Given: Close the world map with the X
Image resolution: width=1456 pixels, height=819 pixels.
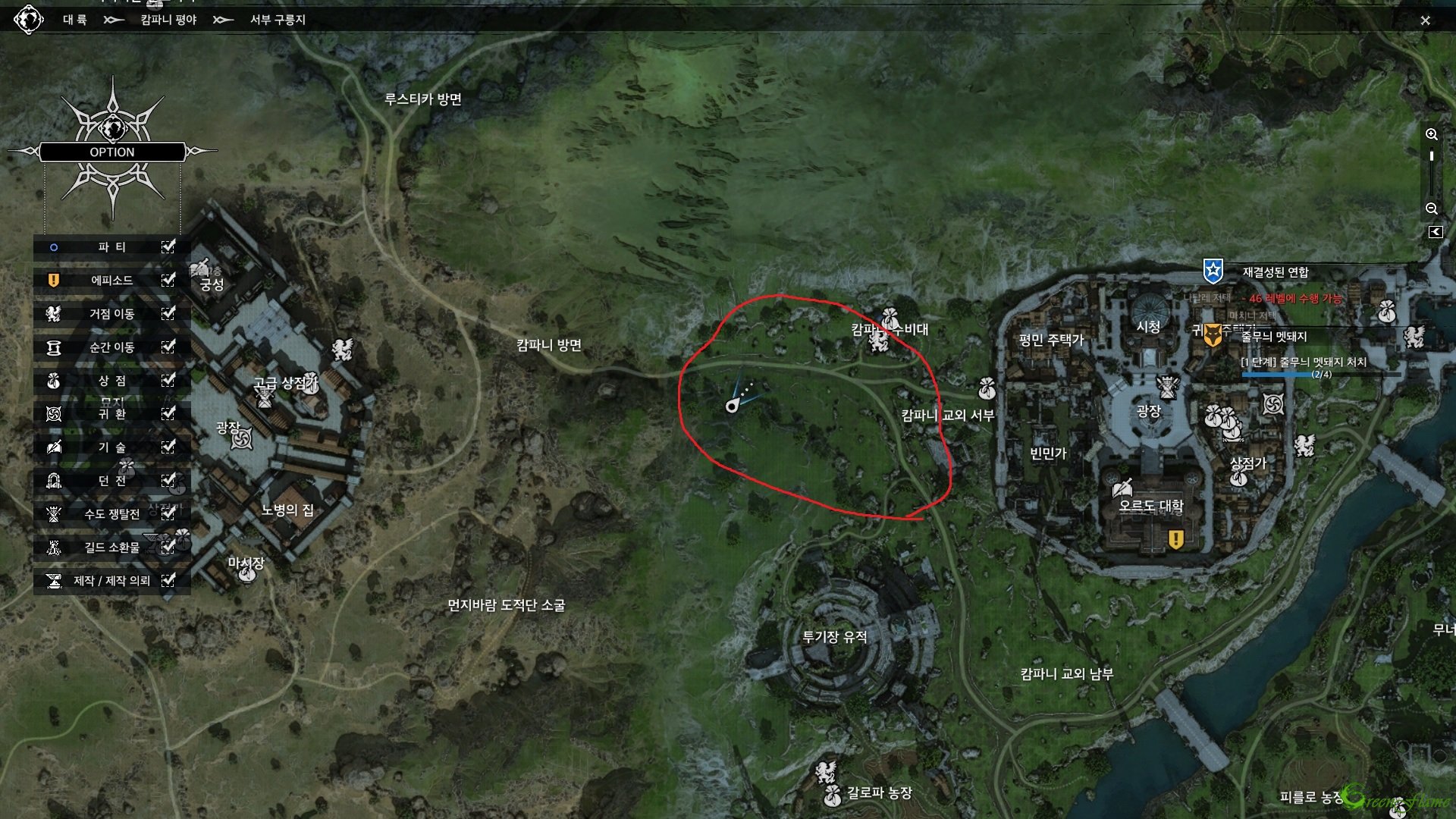Looking at the screenshot, I should (x=1425, y=20).
